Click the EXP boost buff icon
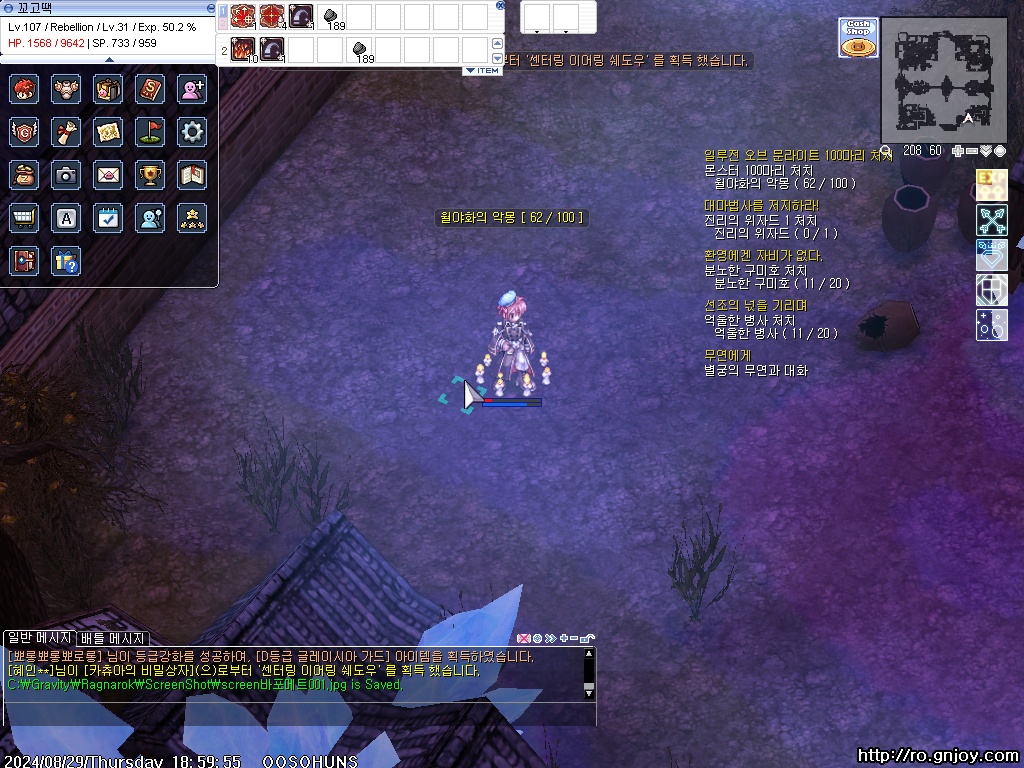This screenshot has height=768, width=1024. click(991, 186)
